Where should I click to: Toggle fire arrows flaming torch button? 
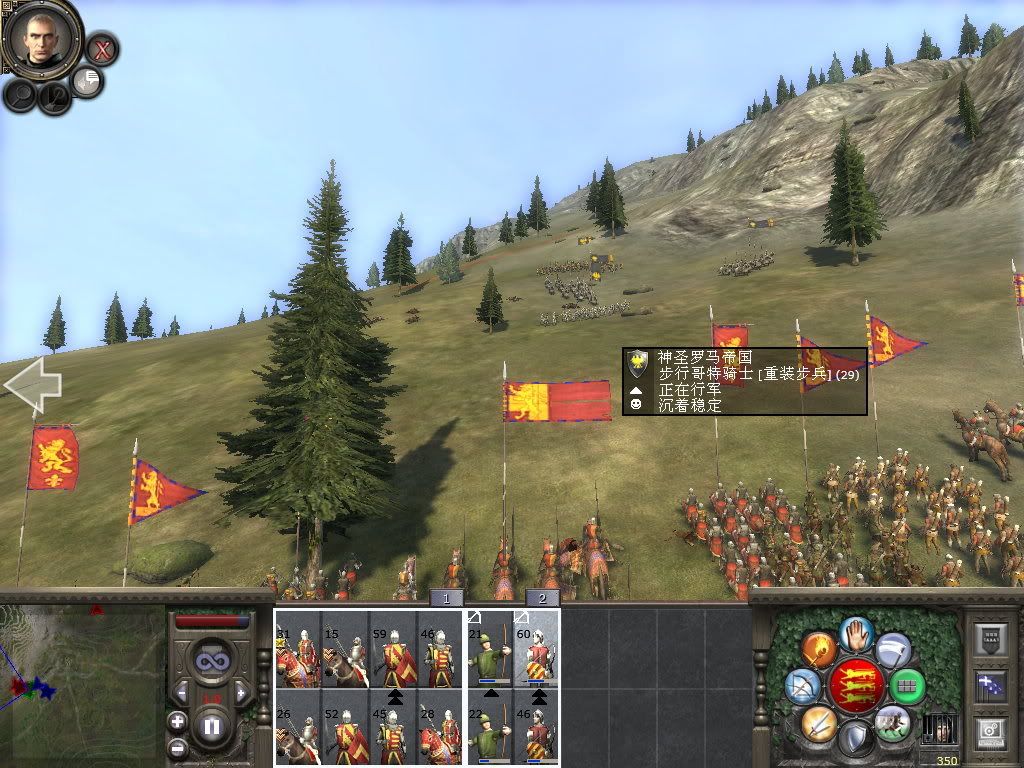click(818, 650)
